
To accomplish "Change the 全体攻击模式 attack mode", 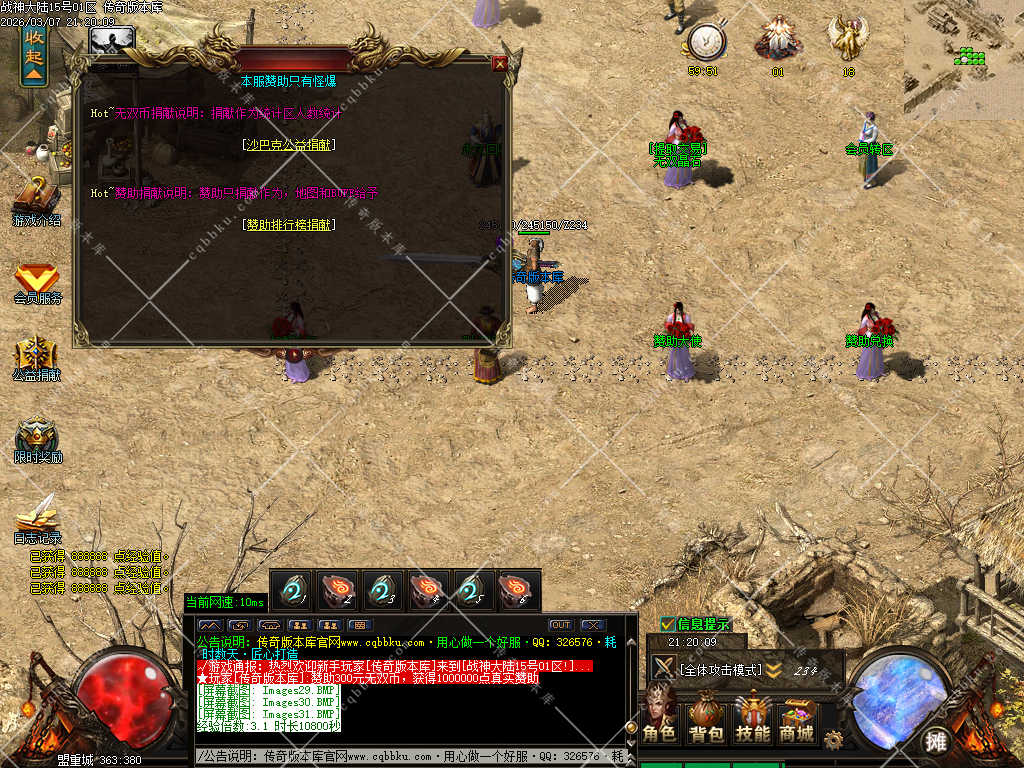I will click(x=720, y=670).
